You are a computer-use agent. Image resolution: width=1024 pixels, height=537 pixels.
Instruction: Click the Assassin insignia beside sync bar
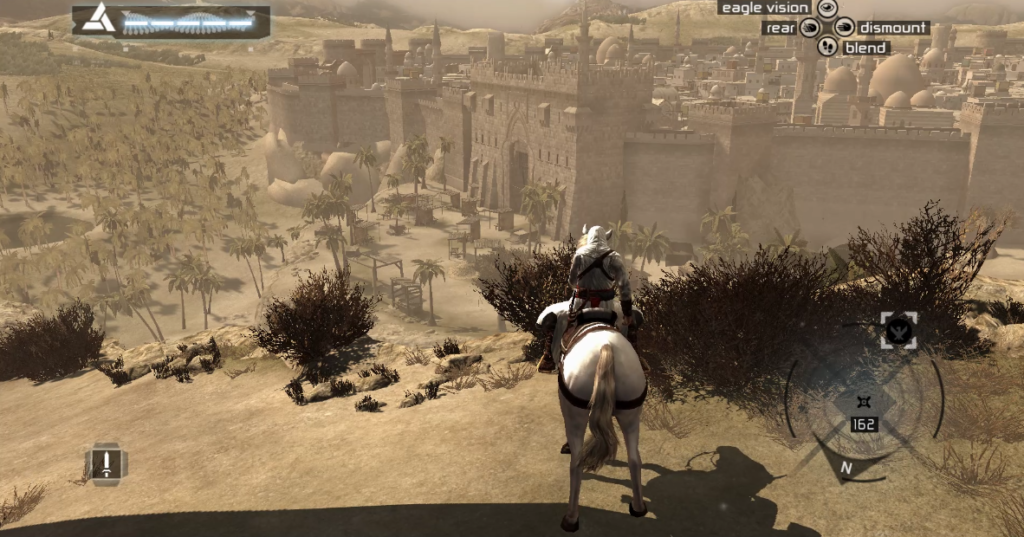pyautogui.click(x=96, y=18)
